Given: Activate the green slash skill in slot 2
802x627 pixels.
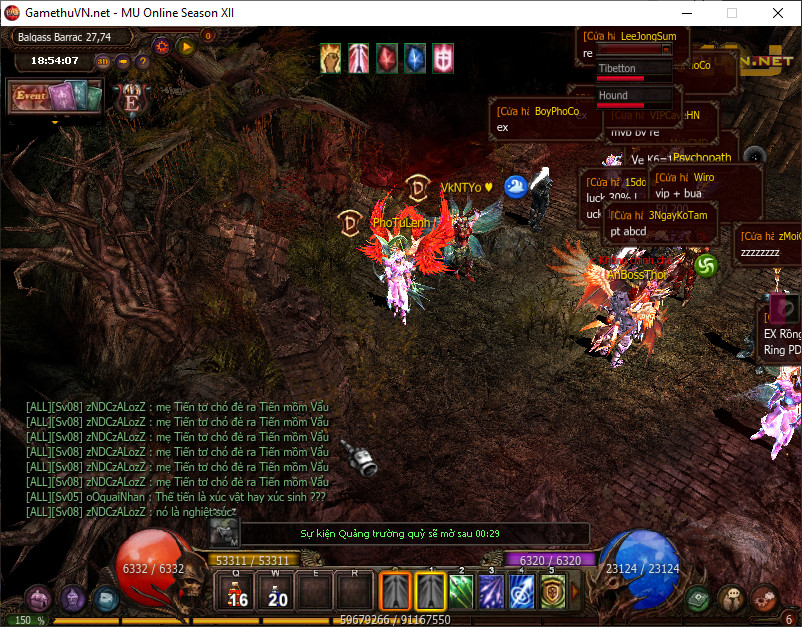Looking at the screenshot, I should click(461, 591).
